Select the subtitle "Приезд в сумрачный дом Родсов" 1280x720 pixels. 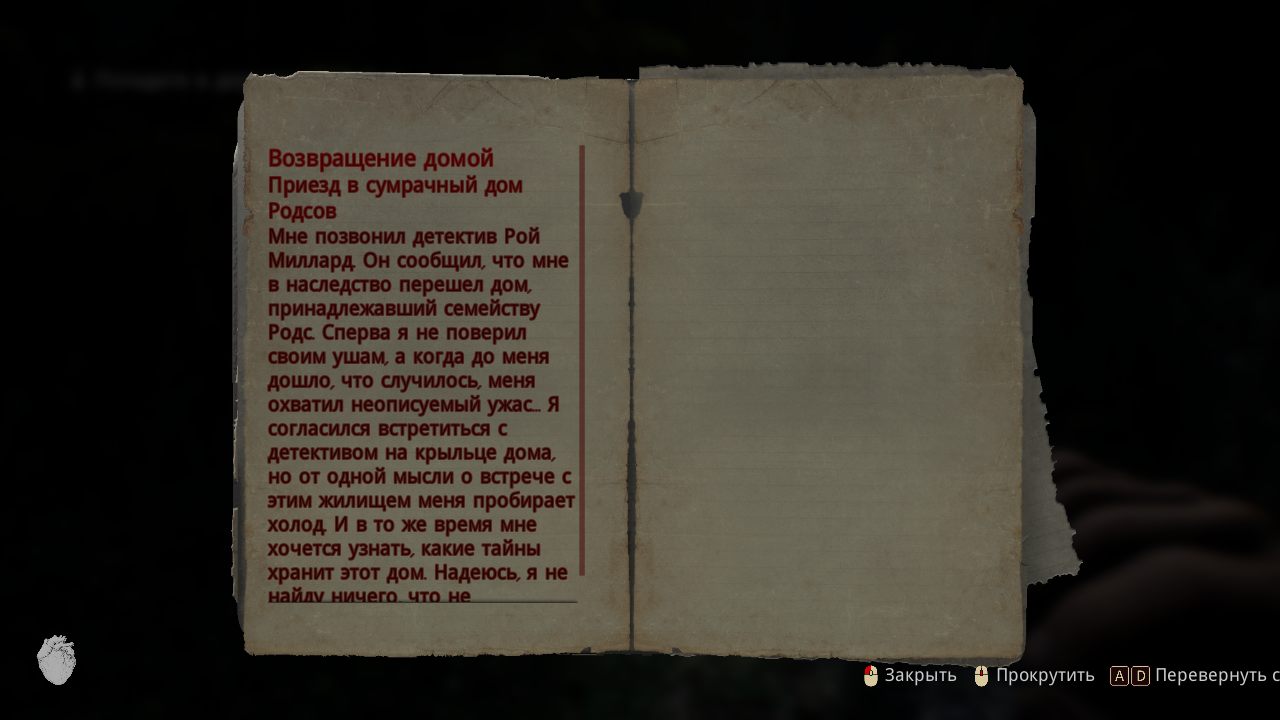(395, 197)
